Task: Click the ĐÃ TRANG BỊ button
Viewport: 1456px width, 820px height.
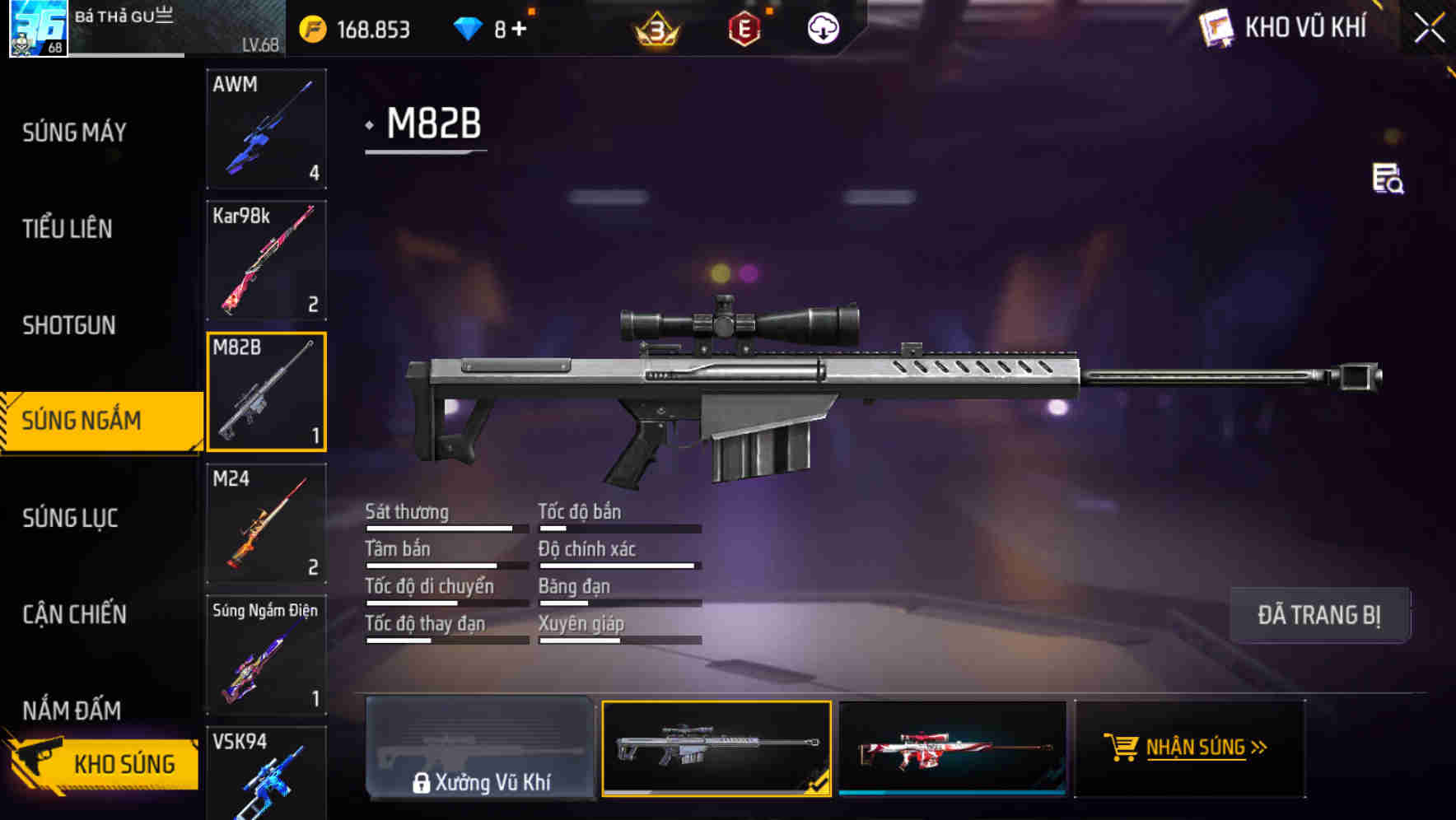Action: point(1319,614)
